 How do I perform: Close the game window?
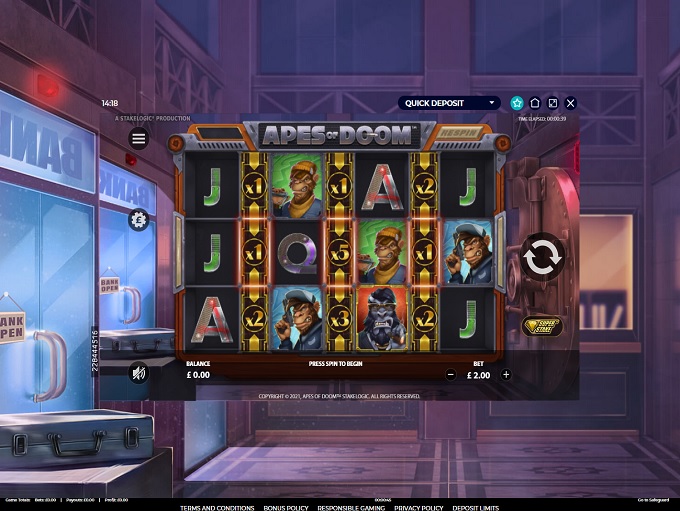(x=571, y=103)
